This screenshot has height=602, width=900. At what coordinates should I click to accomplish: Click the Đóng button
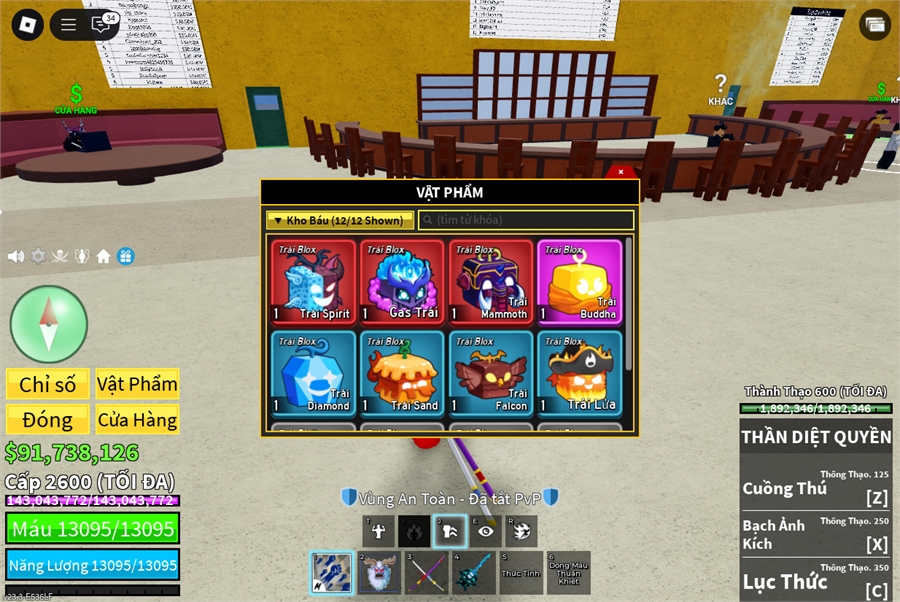(48, 420)
